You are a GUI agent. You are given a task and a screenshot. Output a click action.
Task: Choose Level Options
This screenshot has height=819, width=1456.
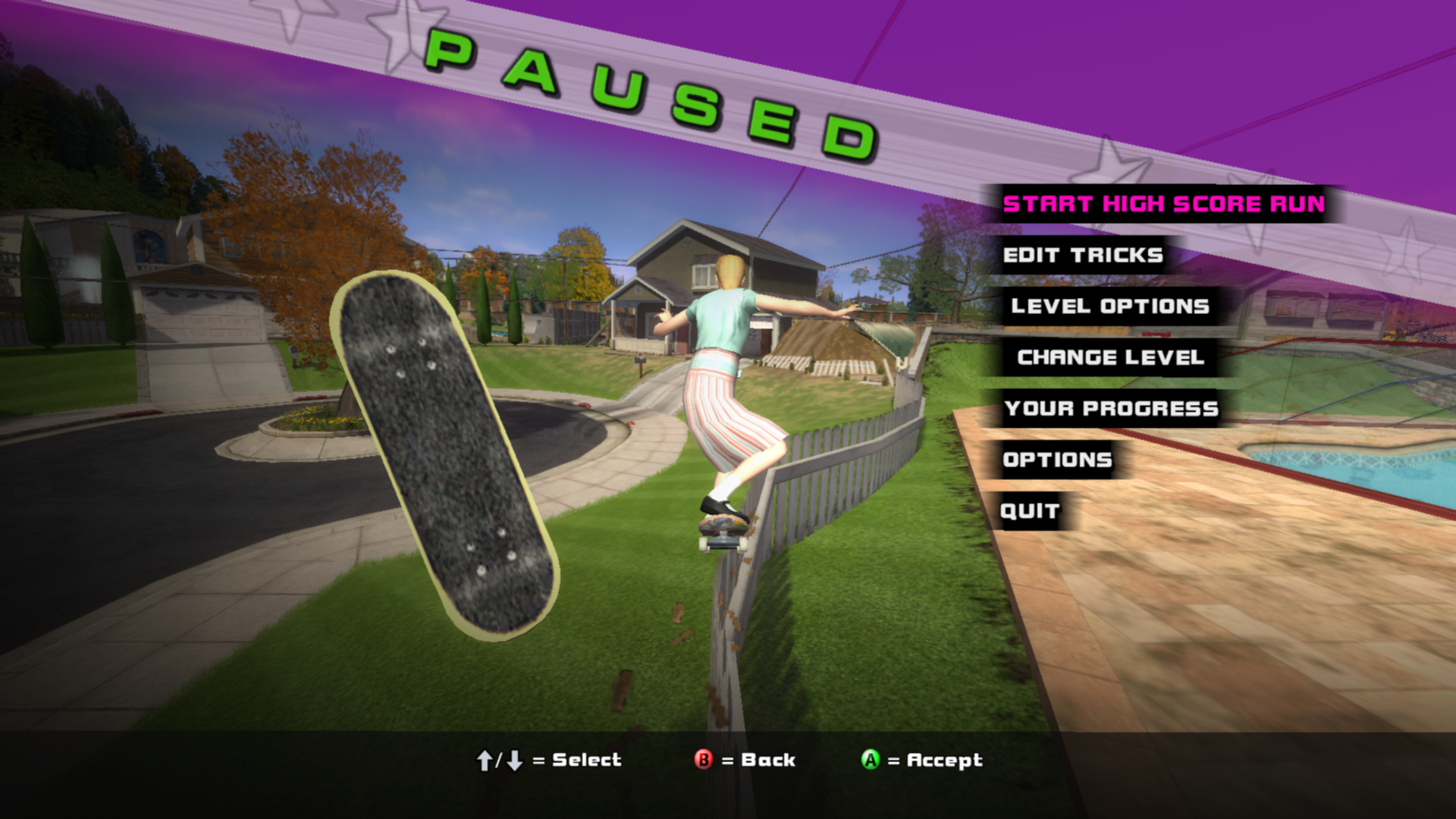click(1109, 306)
